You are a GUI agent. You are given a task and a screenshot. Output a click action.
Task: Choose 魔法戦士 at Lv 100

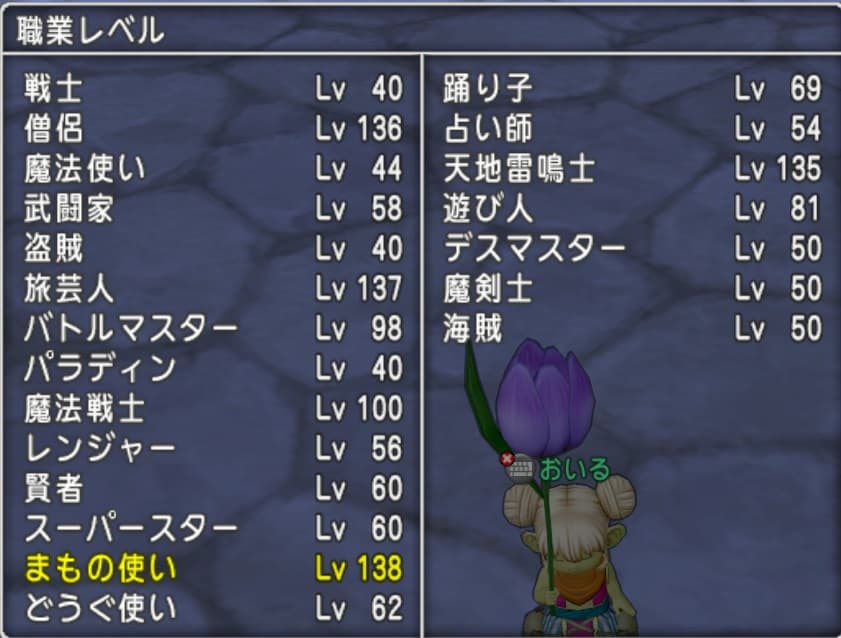click(x=84, y=409)
